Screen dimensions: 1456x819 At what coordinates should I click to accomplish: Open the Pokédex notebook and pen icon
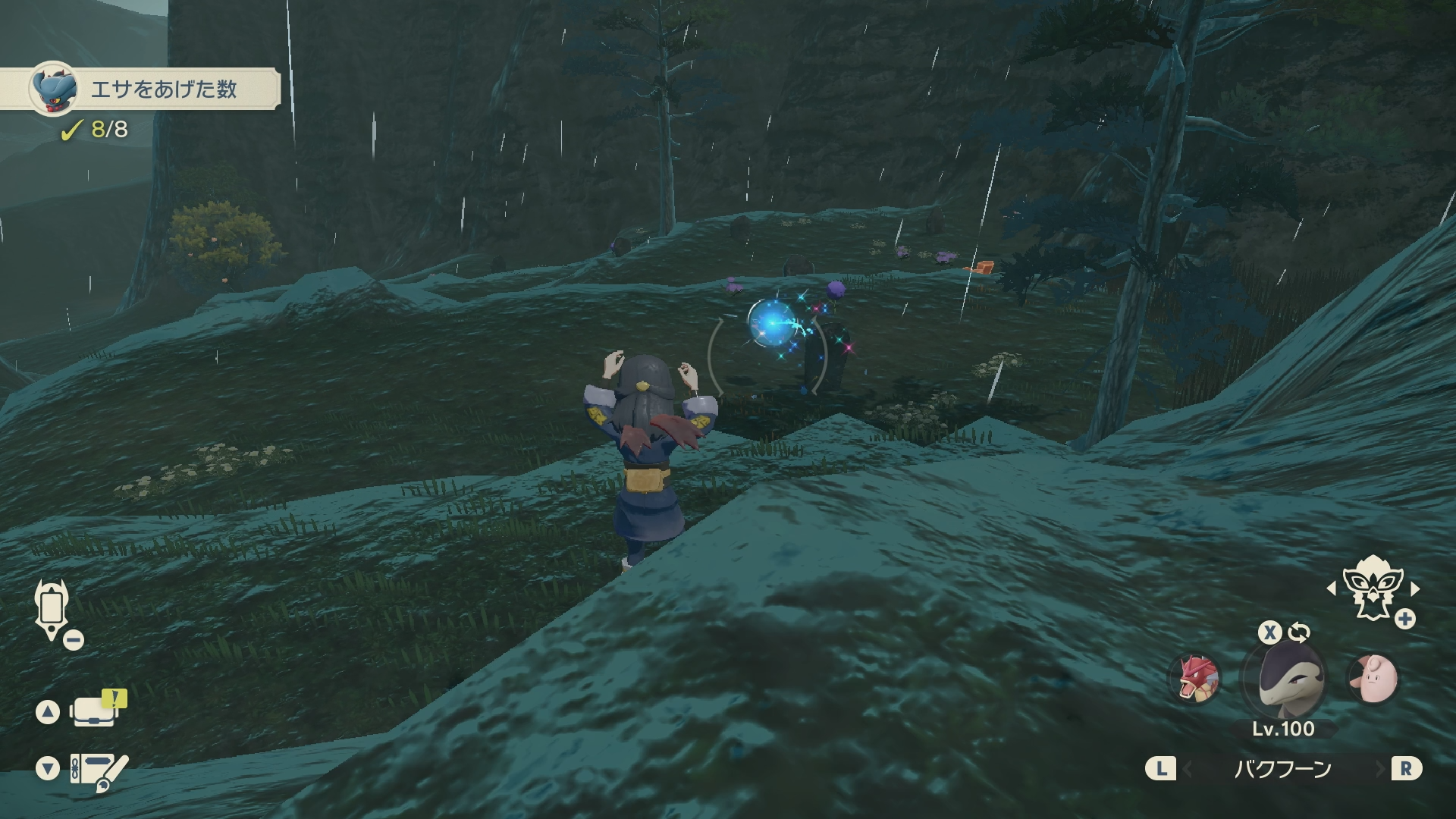click(x=97, y=770)
